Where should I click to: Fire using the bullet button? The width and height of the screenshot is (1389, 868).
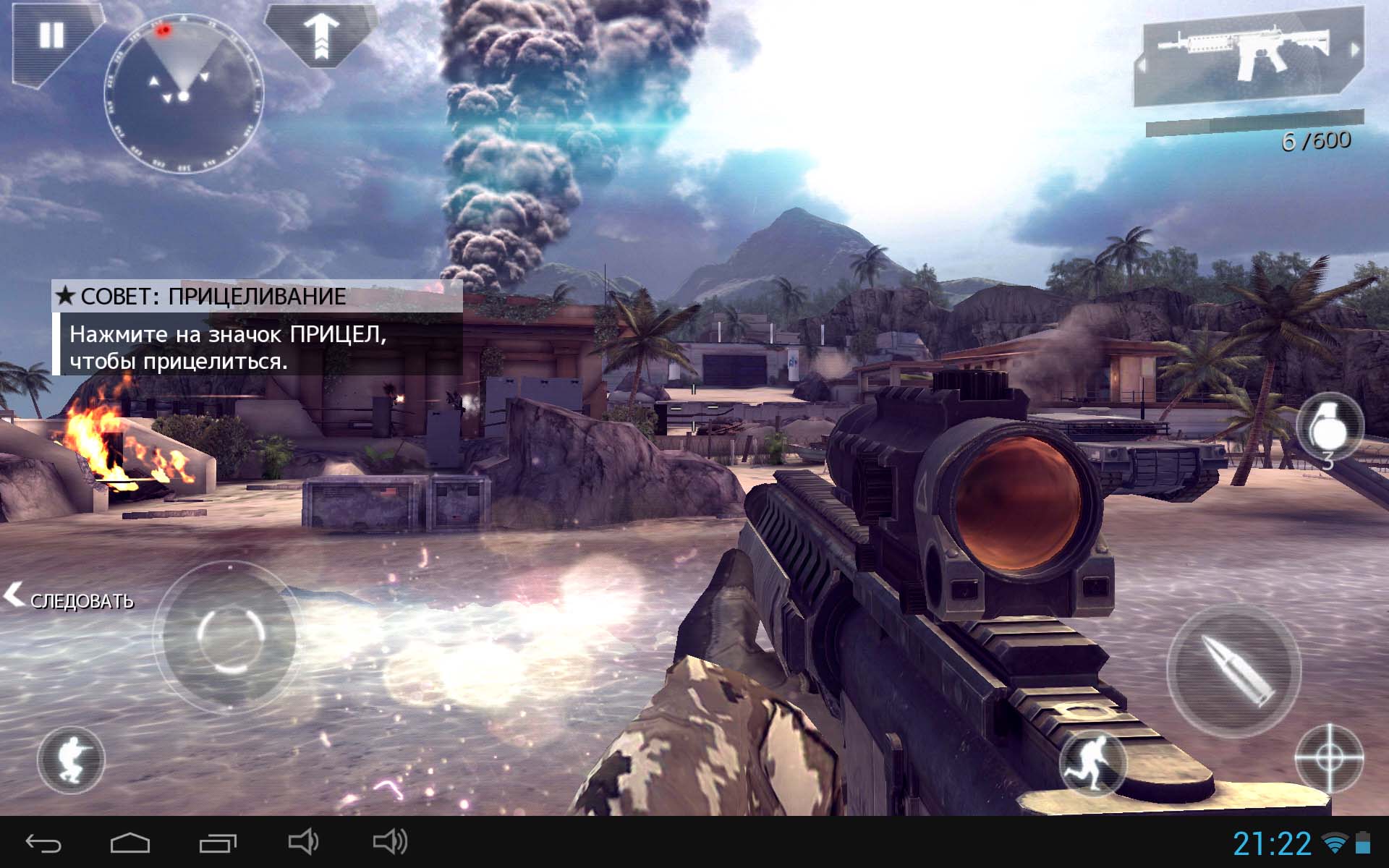[x=1233, y=669]
